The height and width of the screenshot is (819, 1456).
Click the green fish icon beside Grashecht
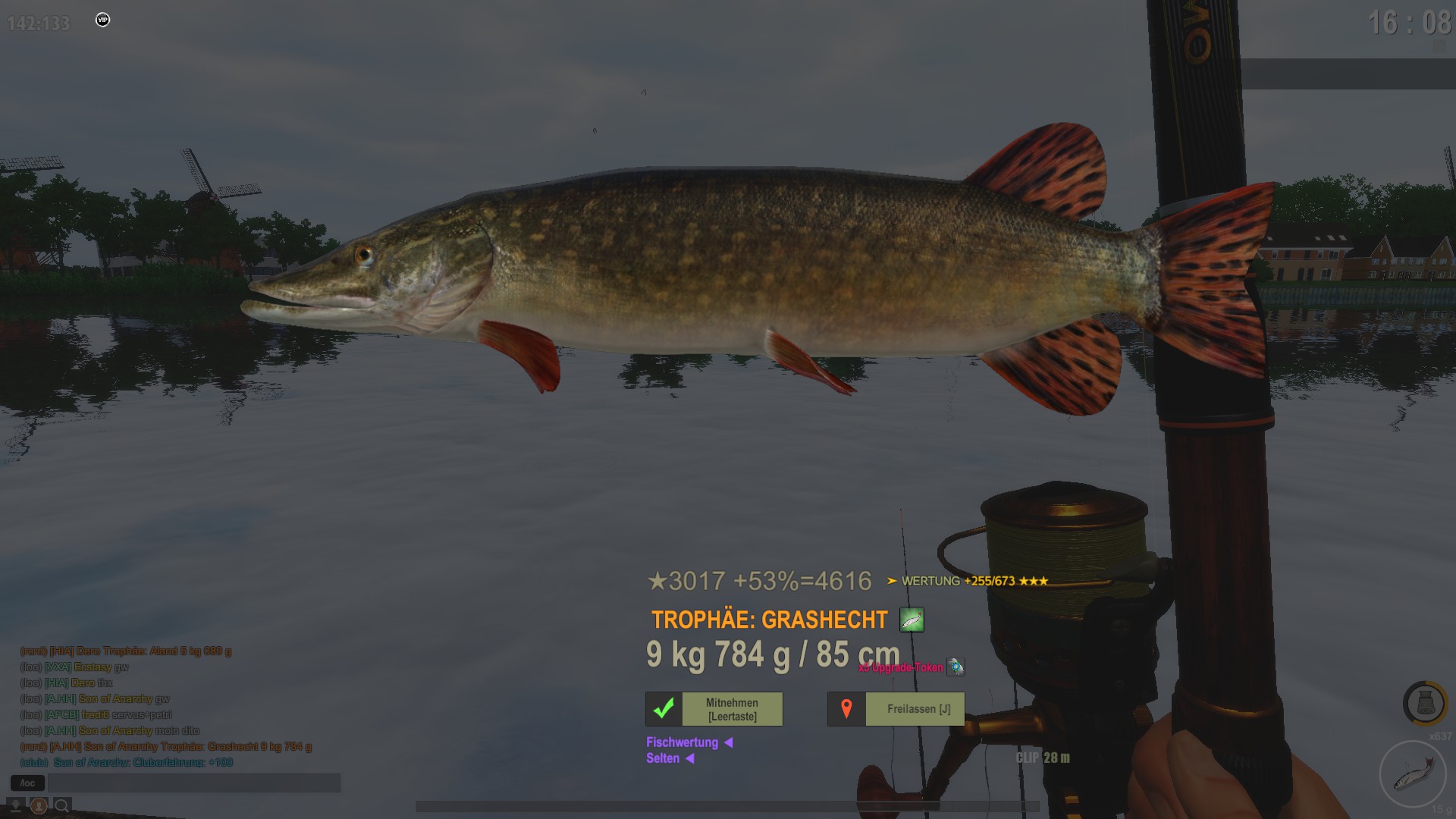point(912,620)
